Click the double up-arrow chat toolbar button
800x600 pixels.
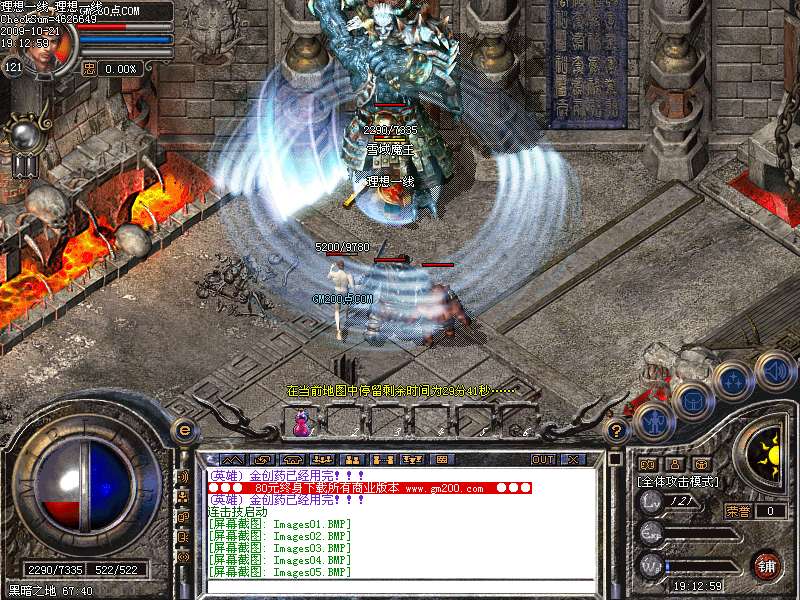[229, 459]
